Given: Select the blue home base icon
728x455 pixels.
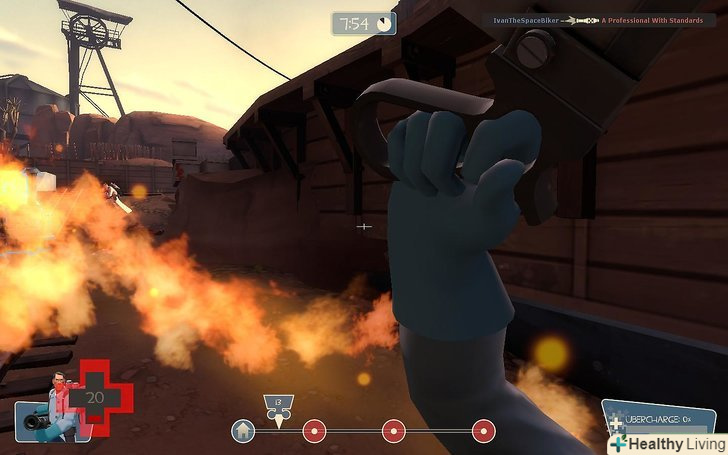Looking at the screenshot, I should (x=242, y=431).
